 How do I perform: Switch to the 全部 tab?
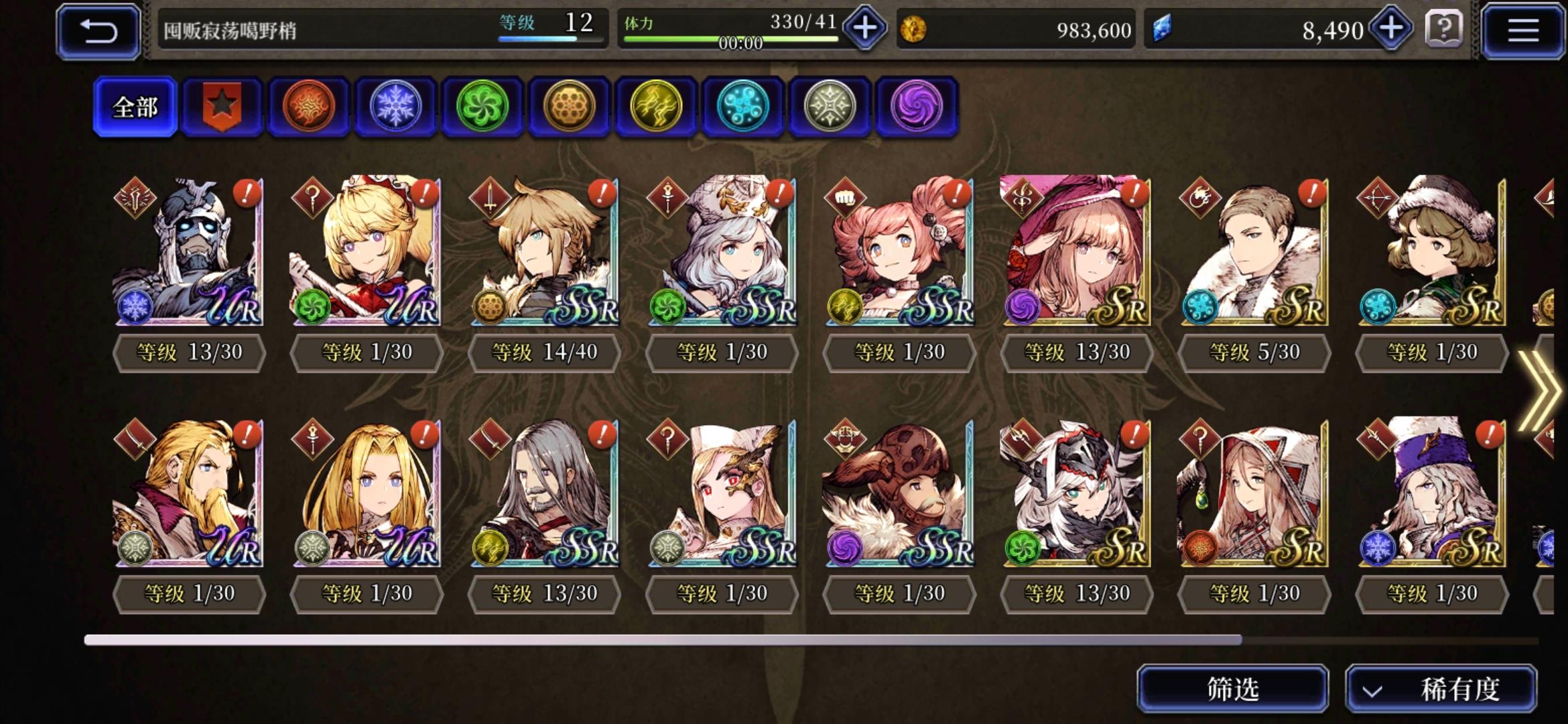pos(133,105)
